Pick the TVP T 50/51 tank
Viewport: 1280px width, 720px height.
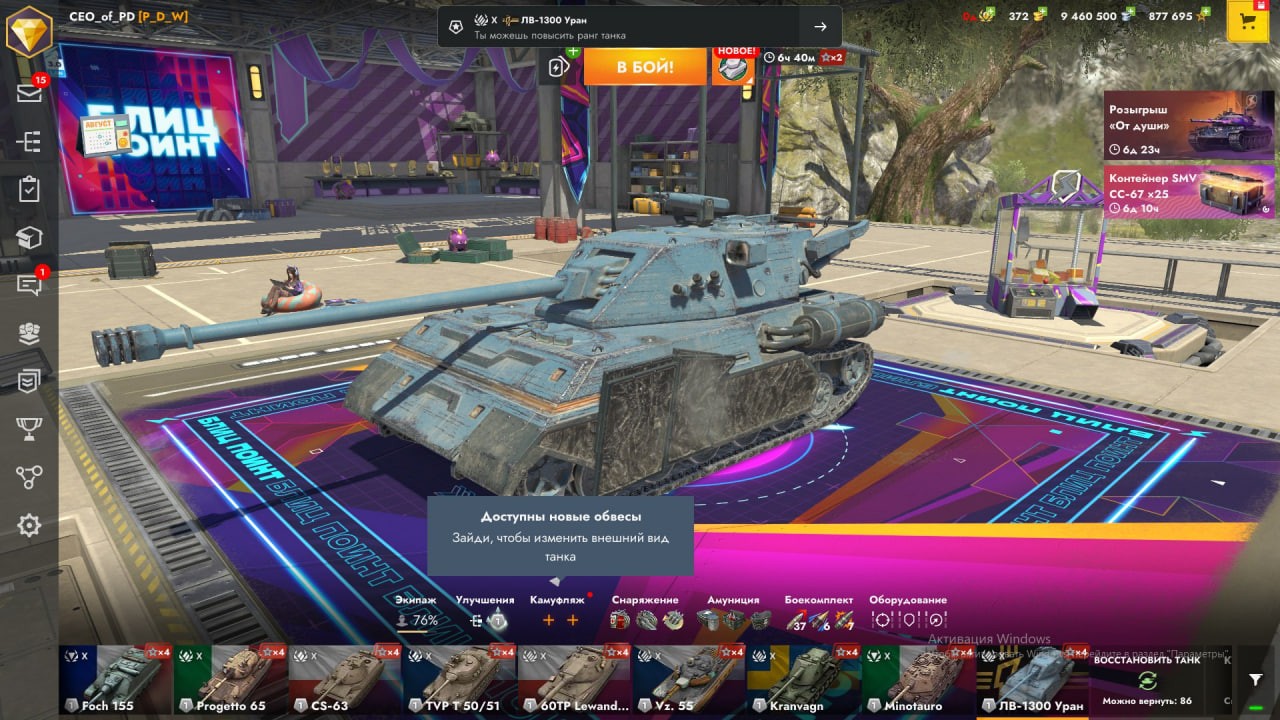click(x=459, y=680)
